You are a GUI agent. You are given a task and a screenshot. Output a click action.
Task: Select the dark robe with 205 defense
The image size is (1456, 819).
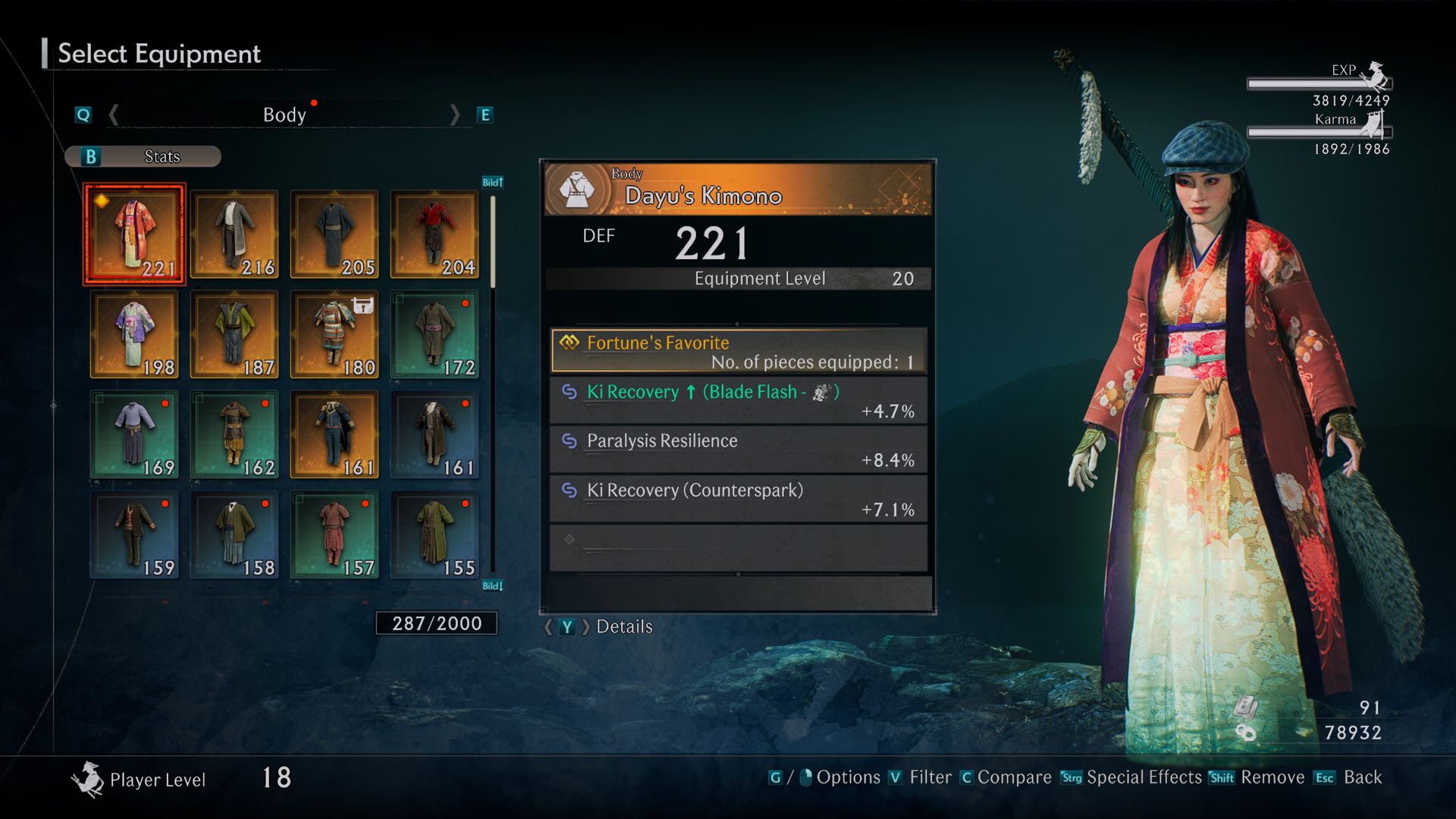(x=334, y=234)
